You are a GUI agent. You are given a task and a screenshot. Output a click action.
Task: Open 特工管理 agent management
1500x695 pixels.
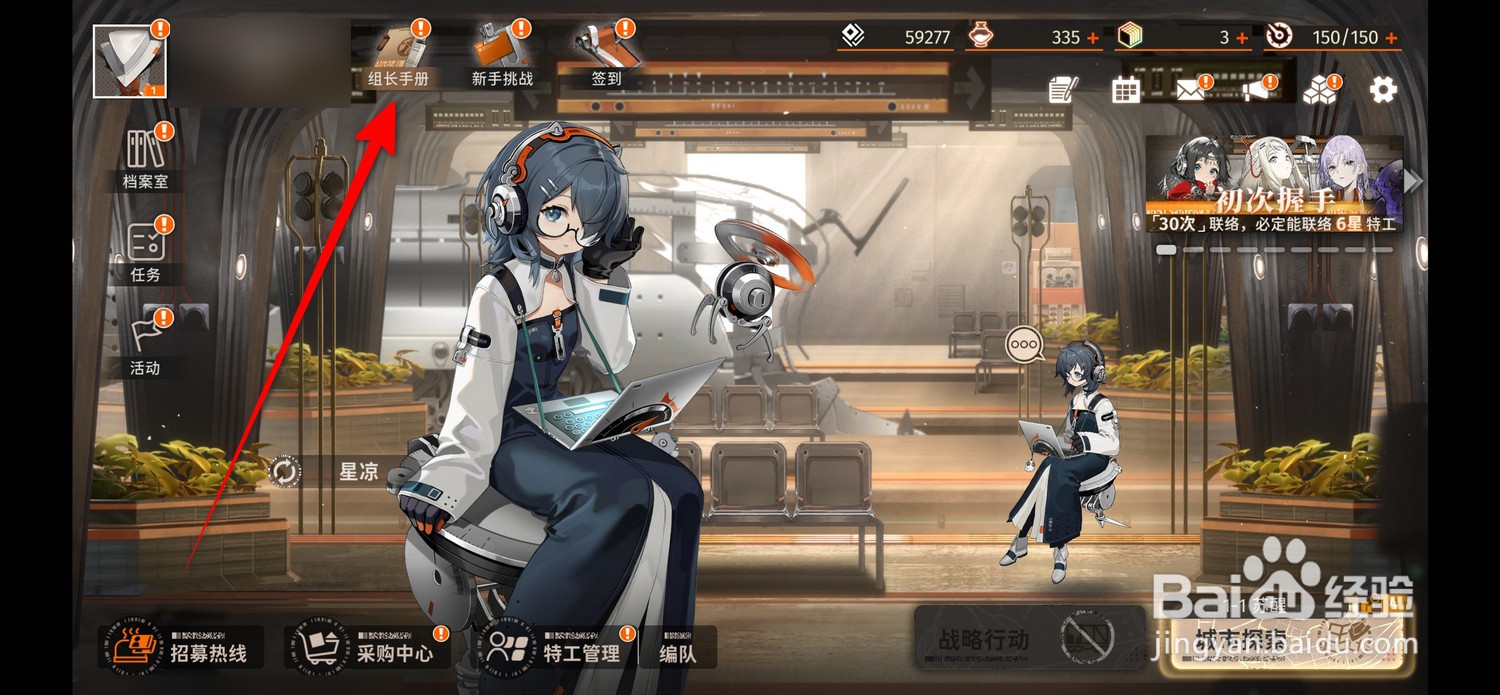pyautogui.click(x=553, y=647)
